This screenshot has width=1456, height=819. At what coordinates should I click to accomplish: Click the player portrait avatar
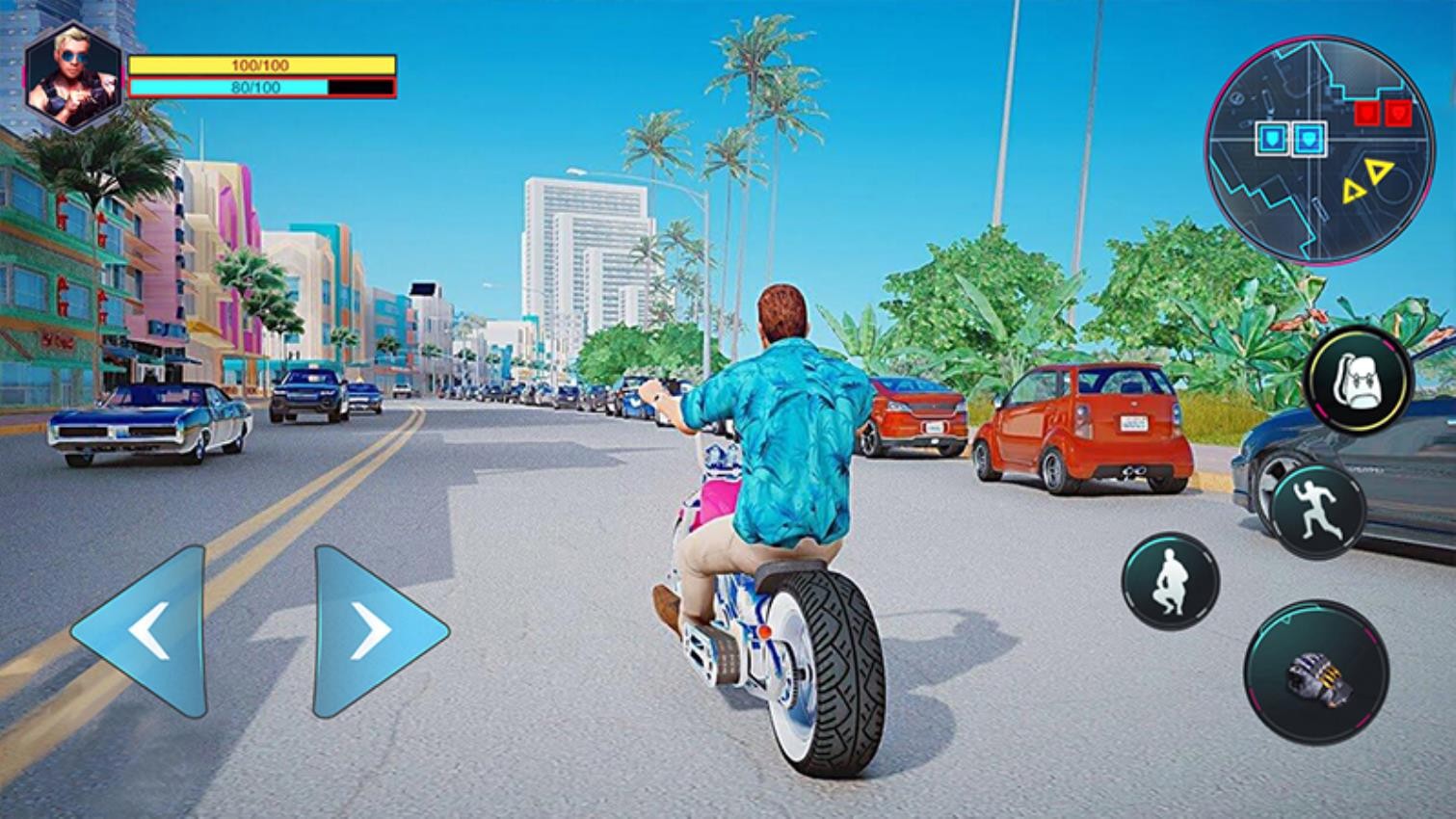[73, 78]
